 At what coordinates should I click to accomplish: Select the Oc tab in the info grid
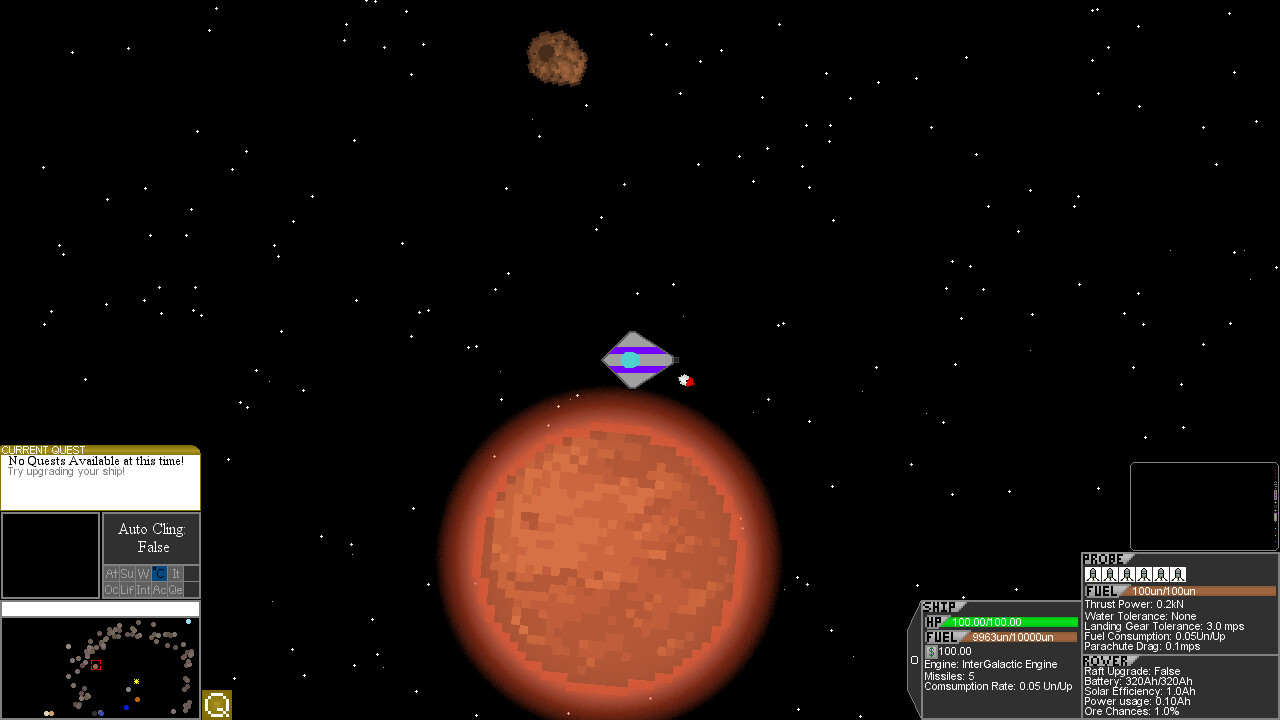click(111, 589)
